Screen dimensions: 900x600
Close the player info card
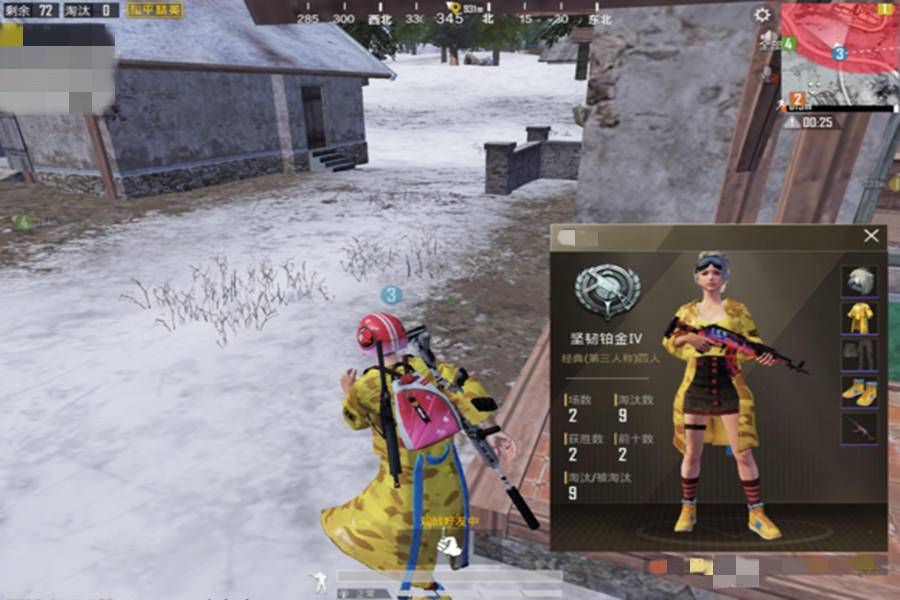pyautogui.click(x=871, y=236)
